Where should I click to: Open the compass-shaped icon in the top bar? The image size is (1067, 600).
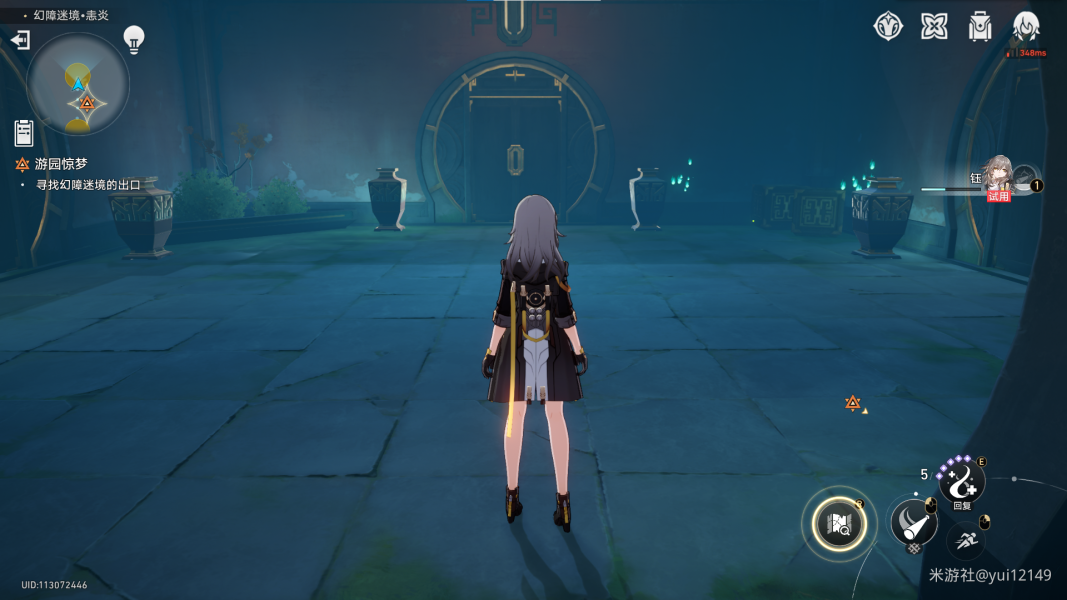888,26
